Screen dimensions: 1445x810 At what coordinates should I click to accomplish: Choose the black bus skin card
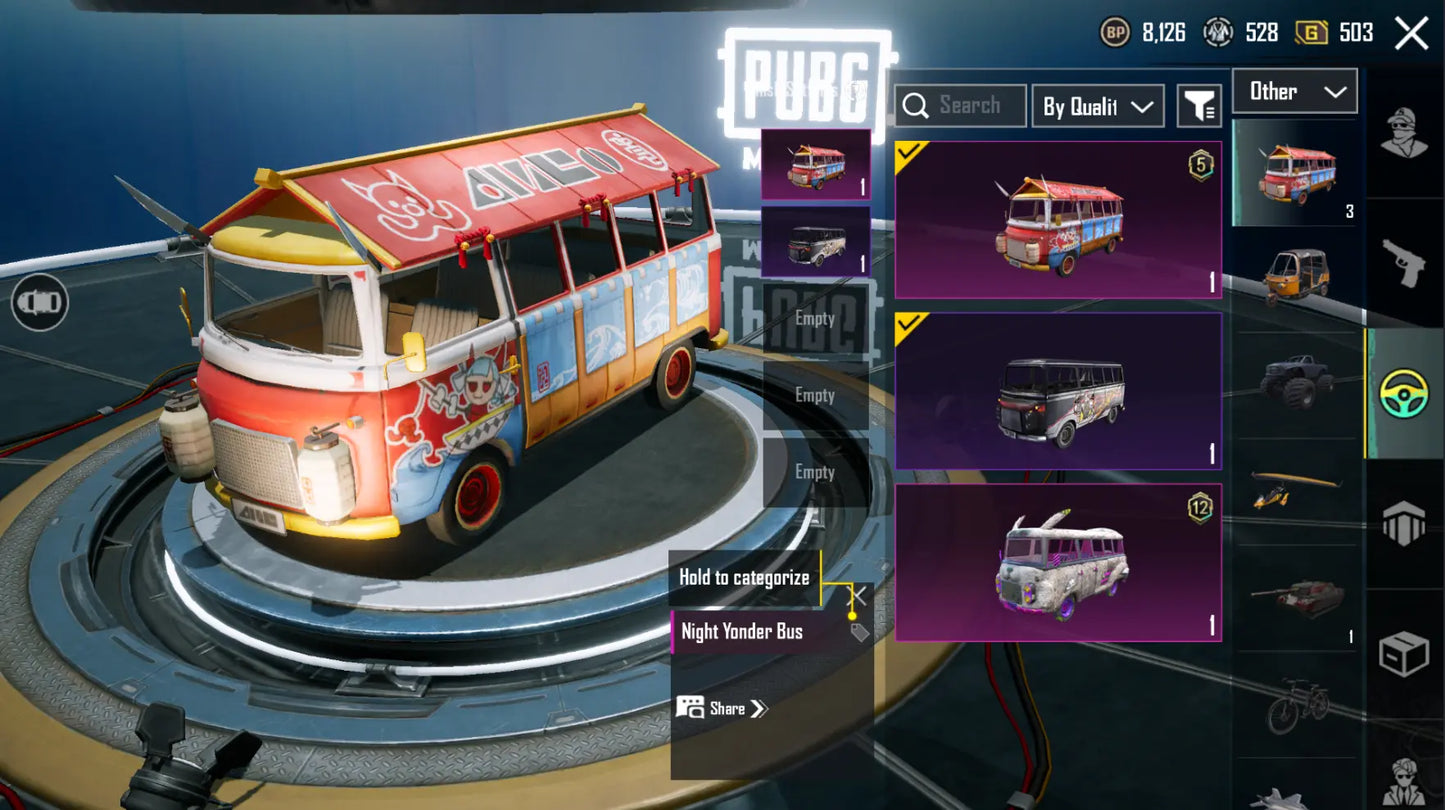coord(1058,391)
